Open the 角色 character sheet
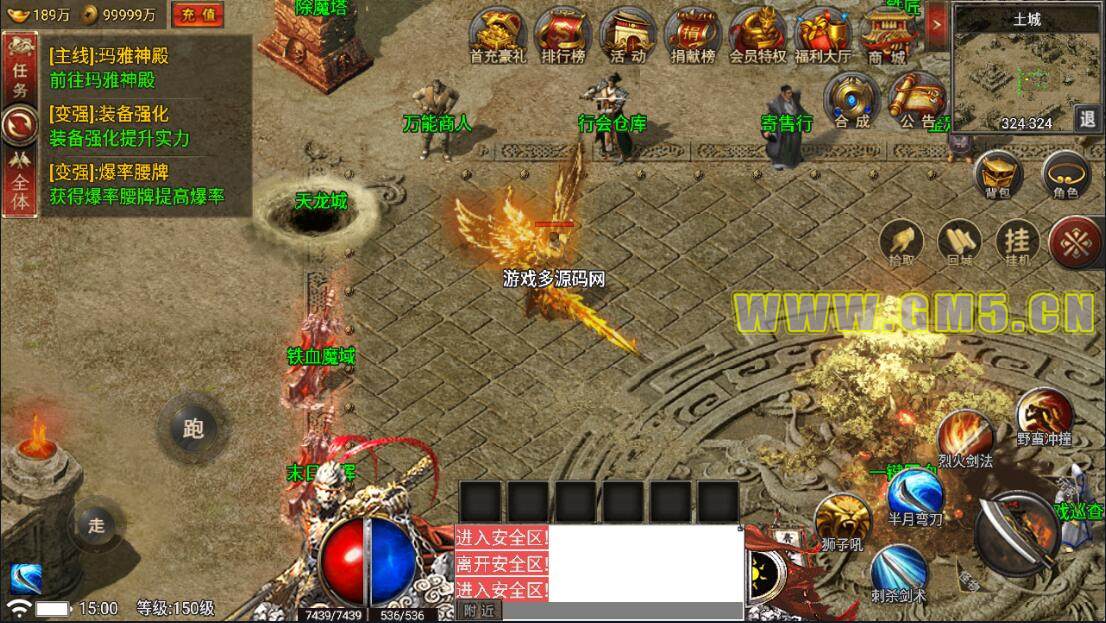This screenshot has height=623, width=1106. pyautogui.click(x=1066, y=174)
